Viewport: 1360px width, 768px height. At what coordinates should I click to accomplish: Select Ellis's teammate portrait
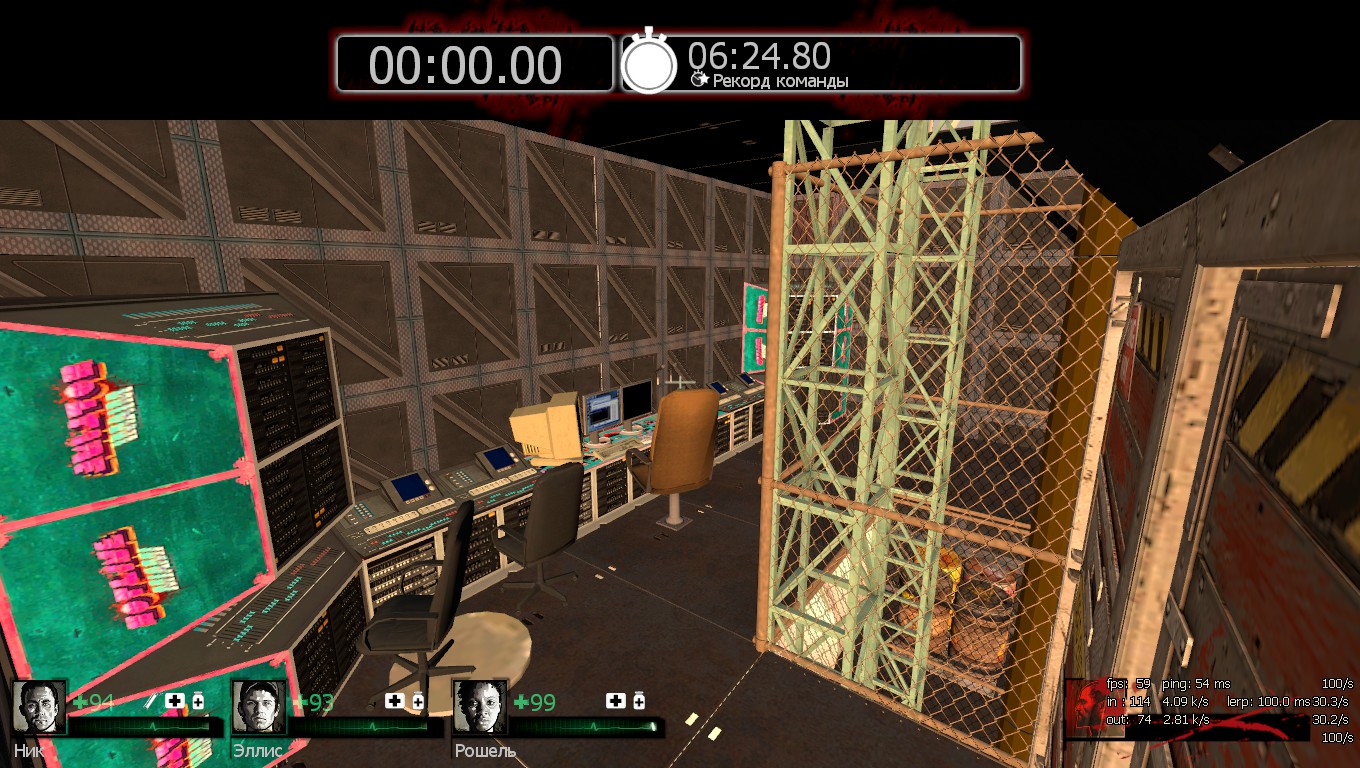pos(259,707)
